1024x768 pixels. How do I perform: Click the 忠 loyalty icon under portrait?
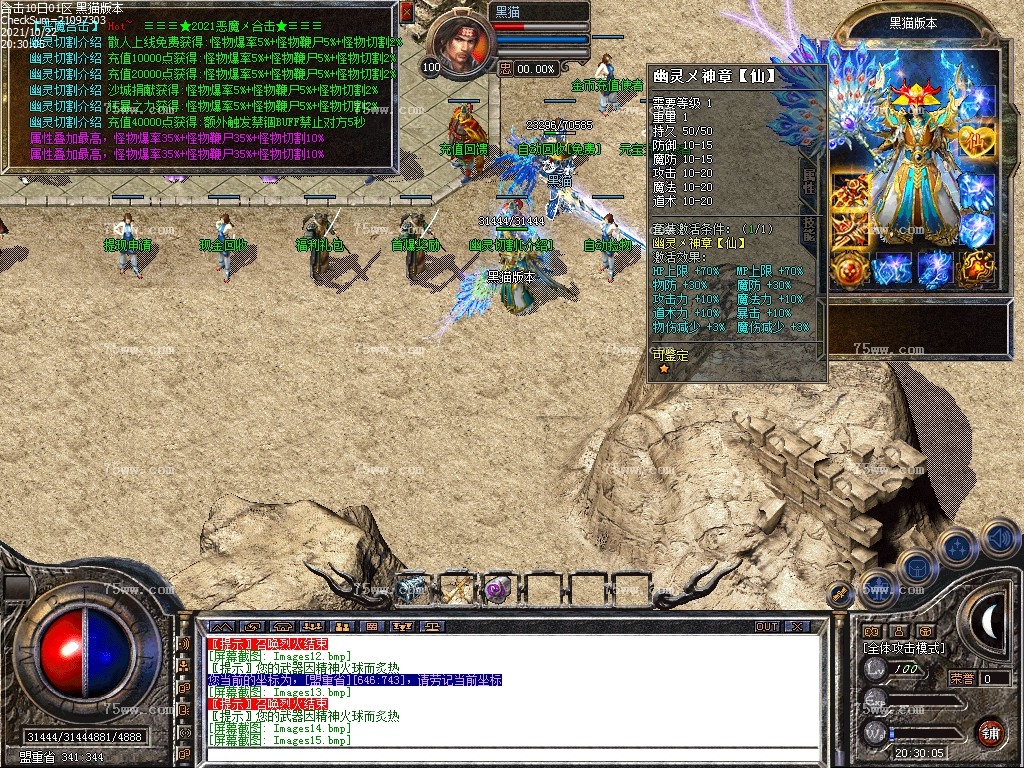click(506, 68)
